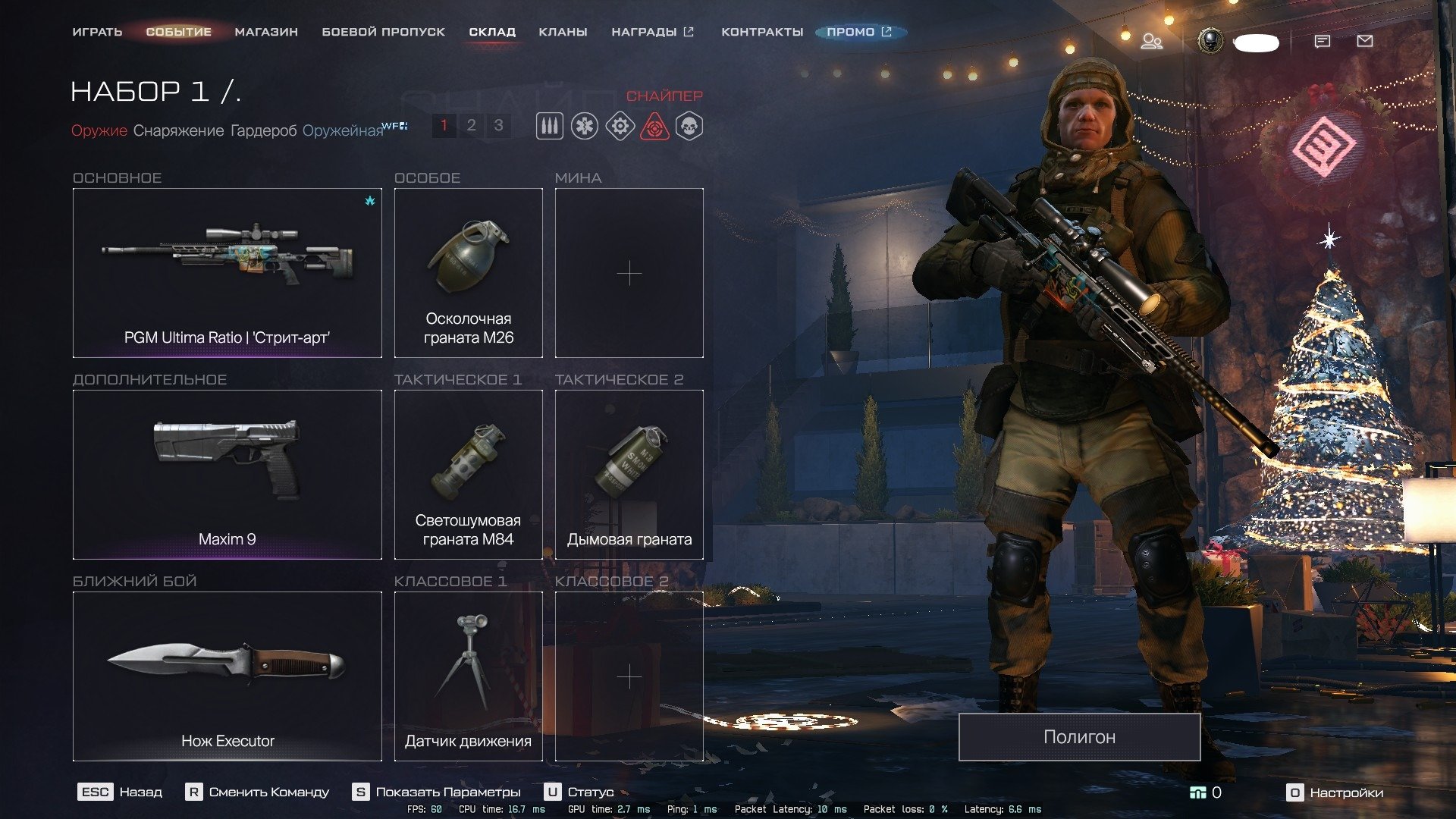Enter the Полигон shooting range

1079,737
